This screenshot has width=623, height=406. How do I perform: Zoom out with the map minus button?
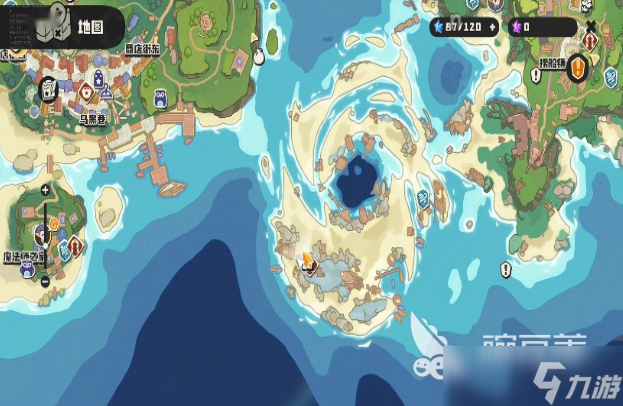pyautogui.click(x=46, y=281)
